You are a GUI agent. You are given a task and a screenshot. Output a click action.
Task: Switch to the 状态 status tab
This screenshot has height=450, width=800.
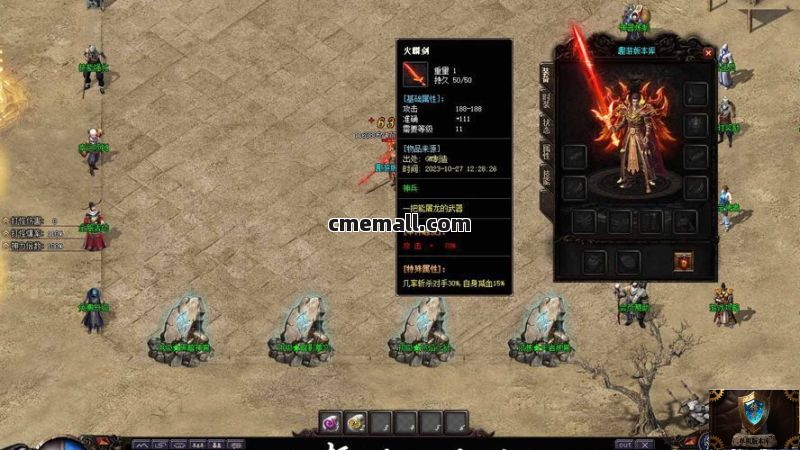click(x=546, y=125)
